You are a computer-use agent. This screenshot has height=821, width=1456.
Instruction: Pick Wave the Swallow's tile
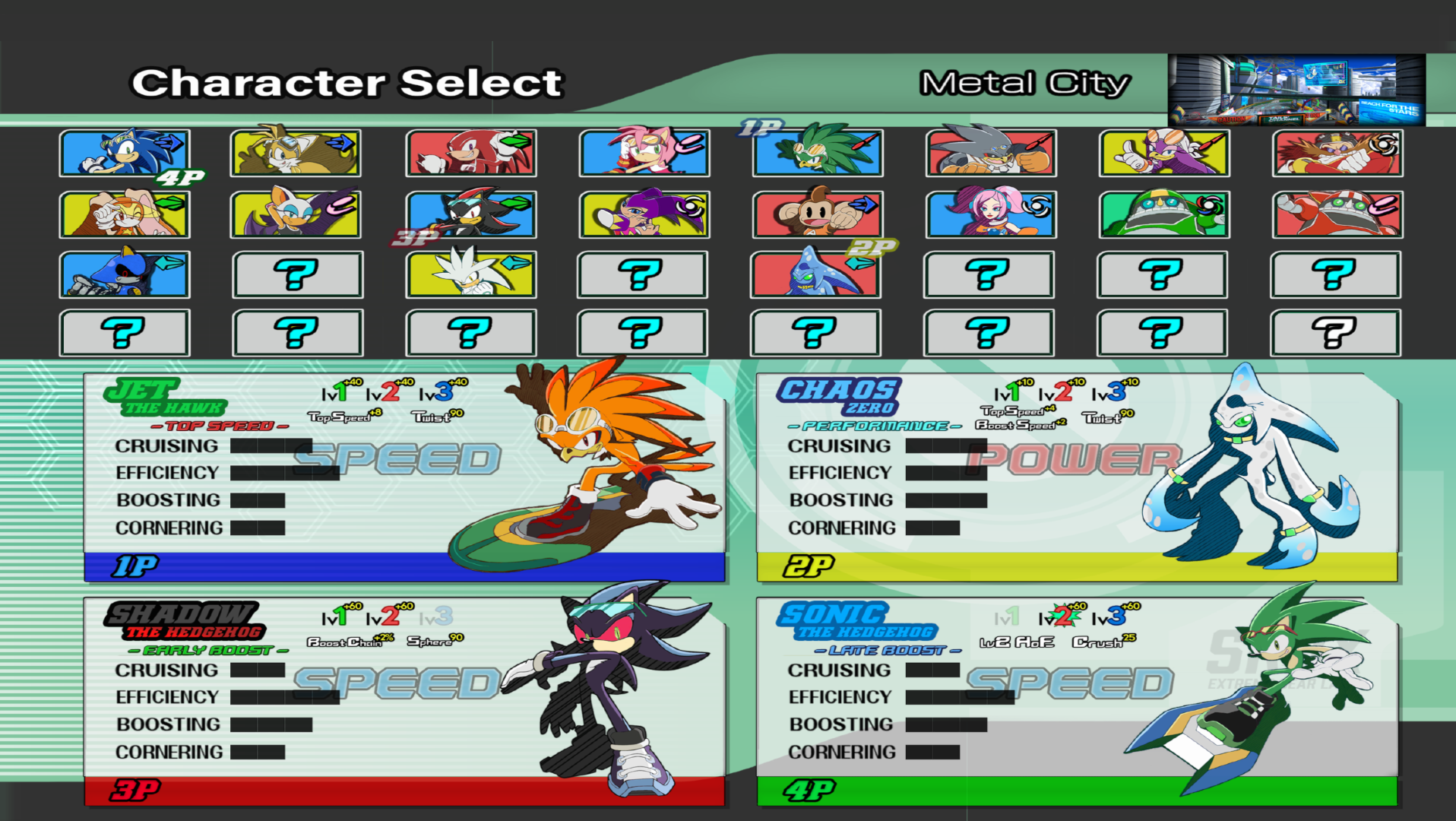click(x=1164, y=153)
